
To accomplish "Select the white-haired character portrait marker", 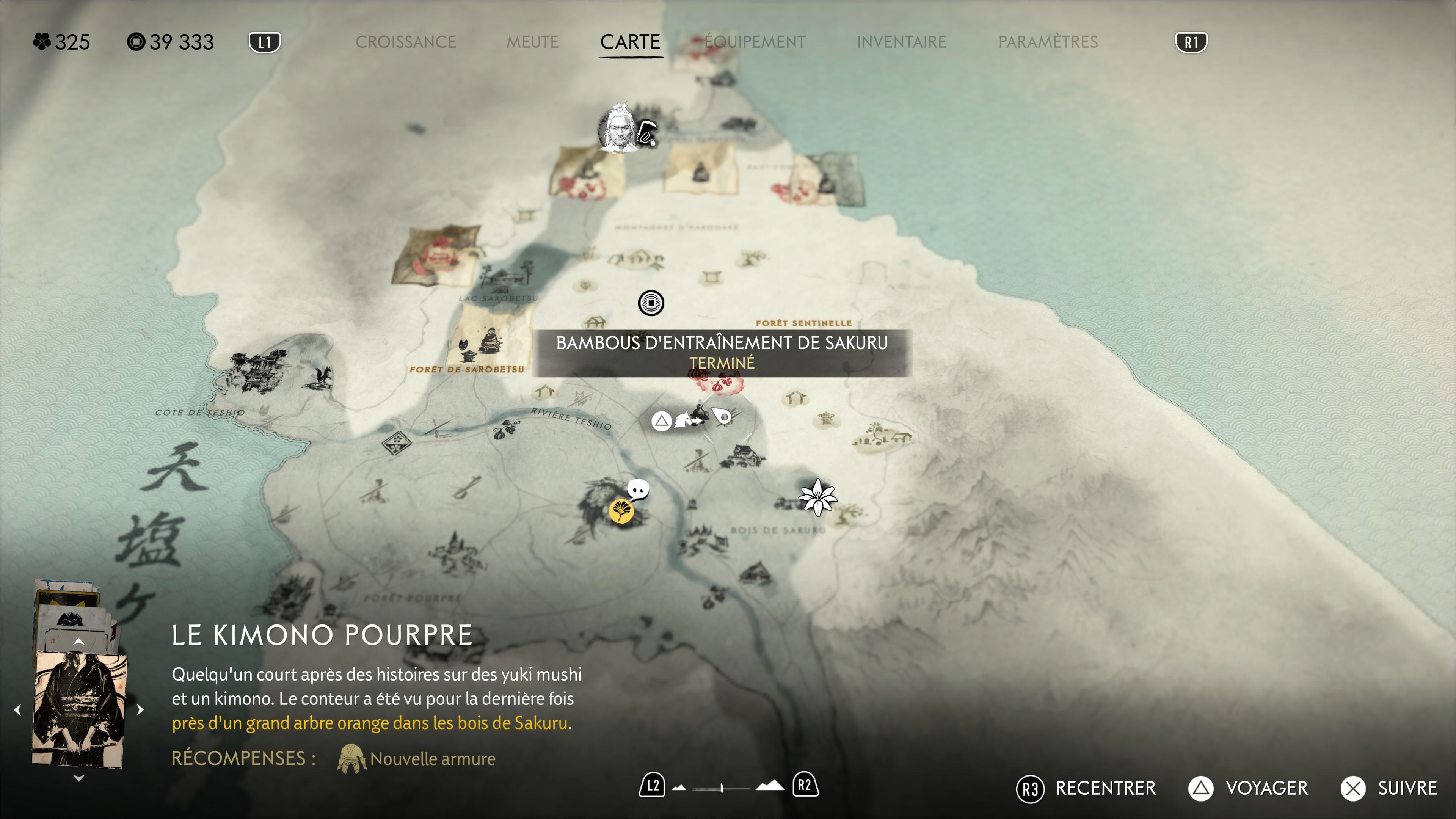I will tap(618, 128).
